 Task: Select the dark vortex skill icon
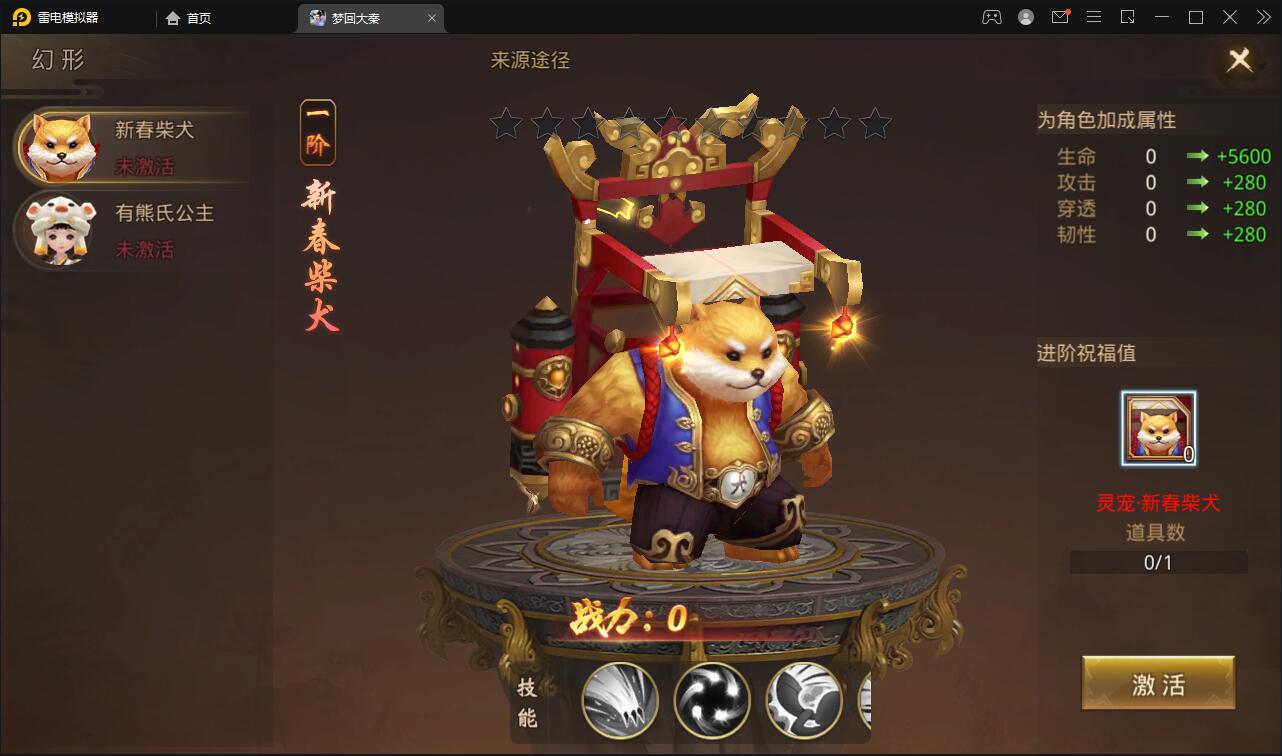712,701
